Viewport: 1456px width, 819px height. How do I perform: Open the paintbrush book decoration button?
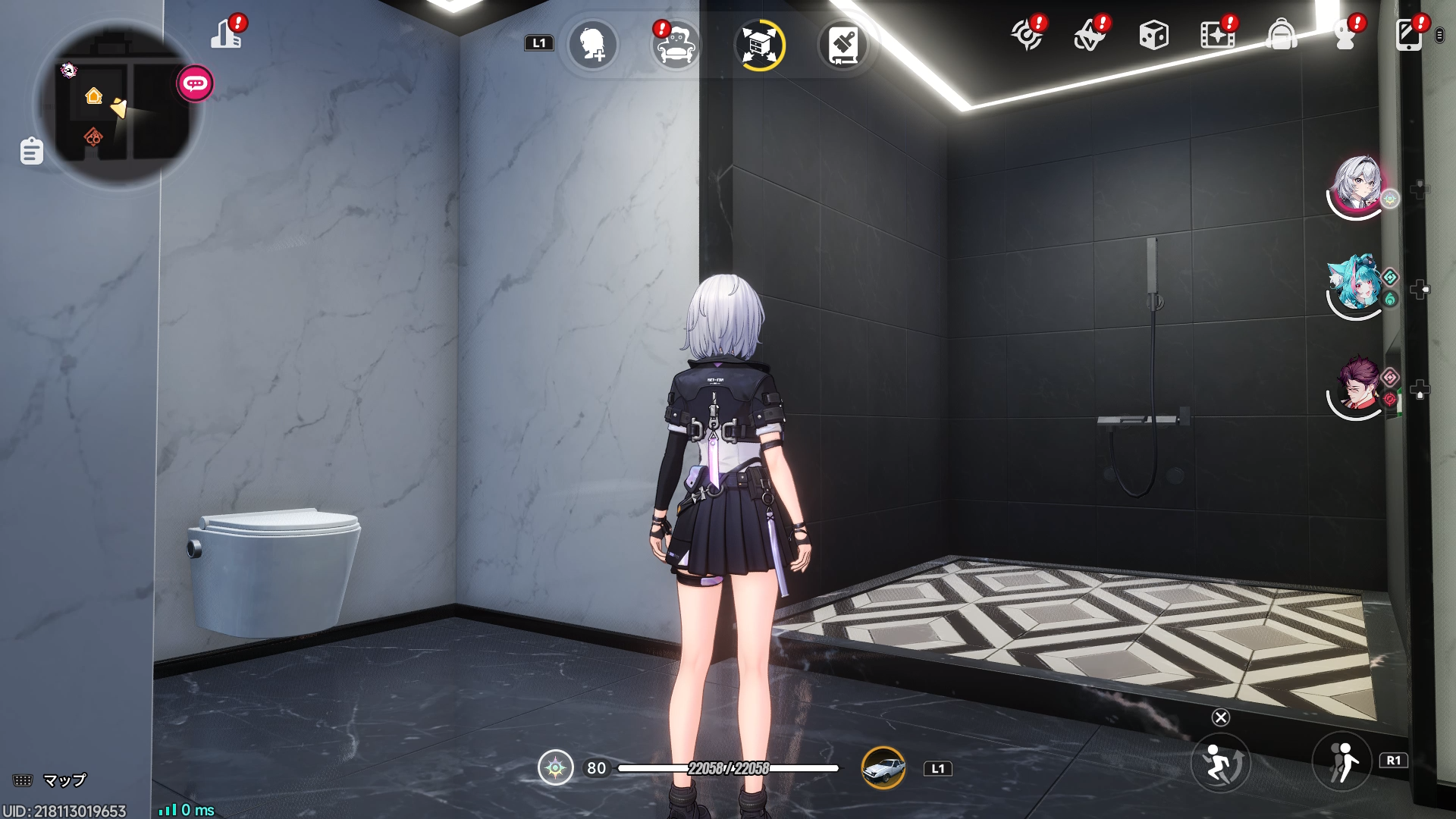(x=843, y=45)
